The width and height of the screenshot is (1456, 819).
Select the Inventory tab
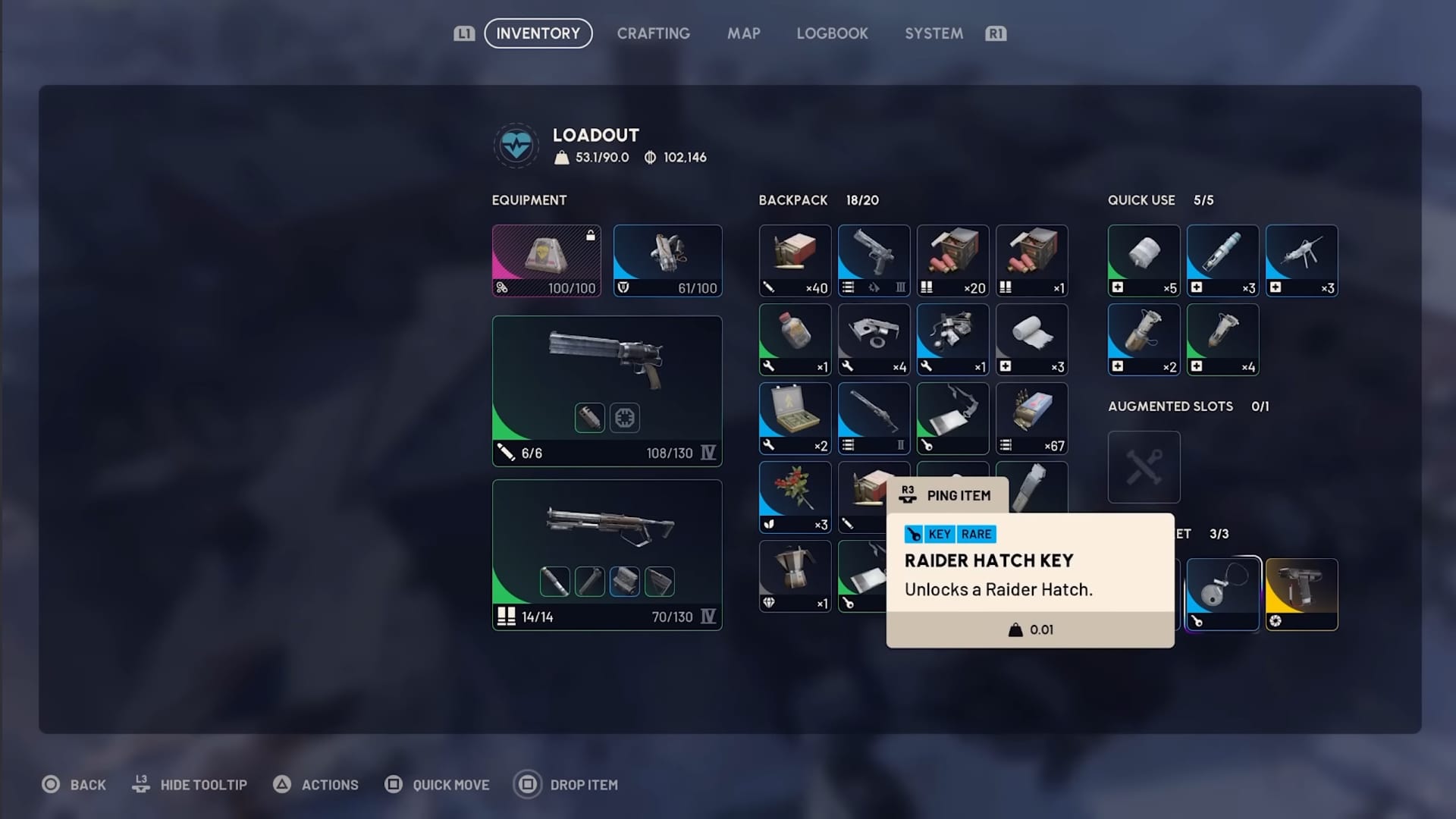[538, 33]
